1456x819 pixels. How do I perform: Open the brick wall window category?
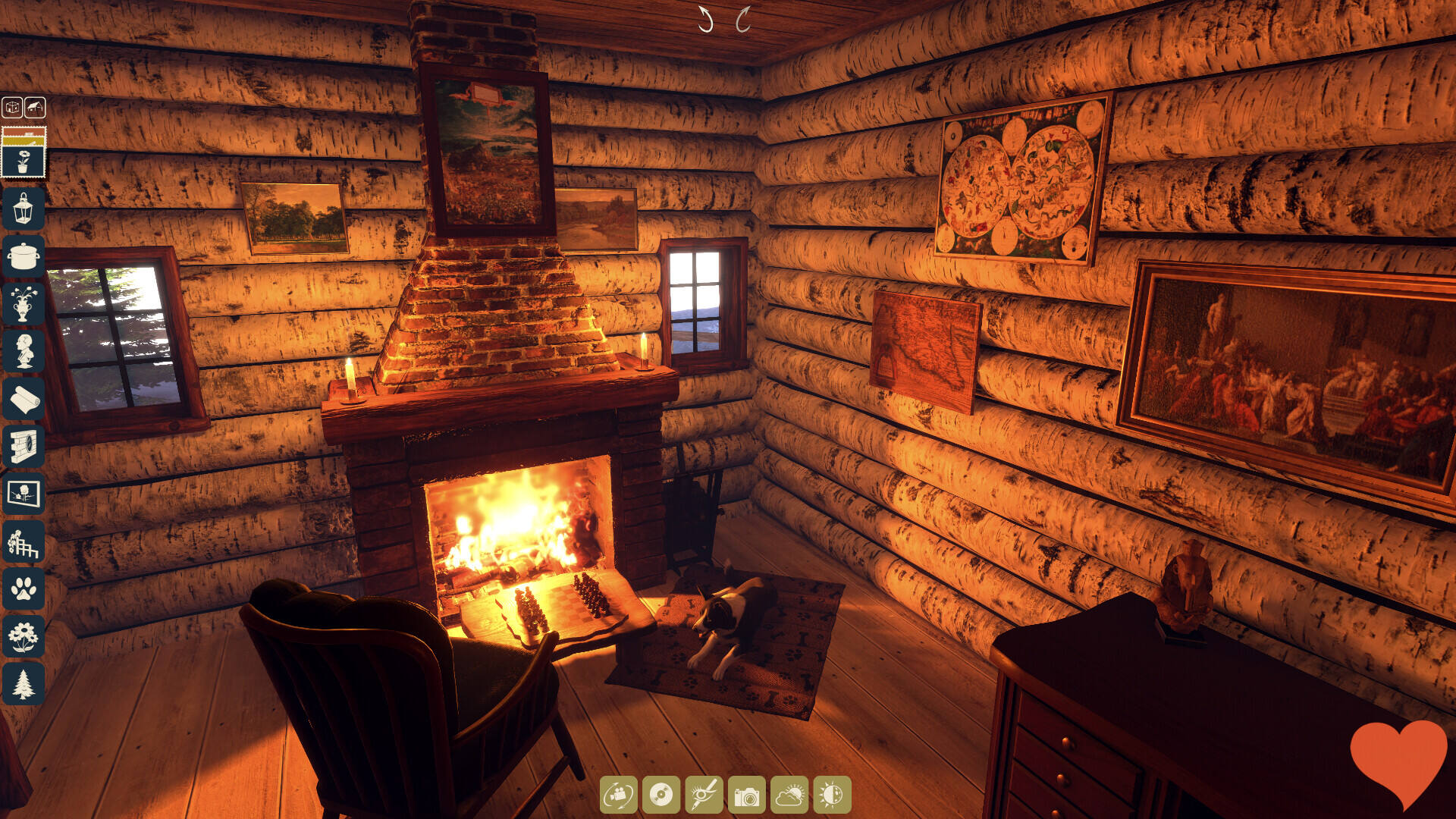(24, 447)
